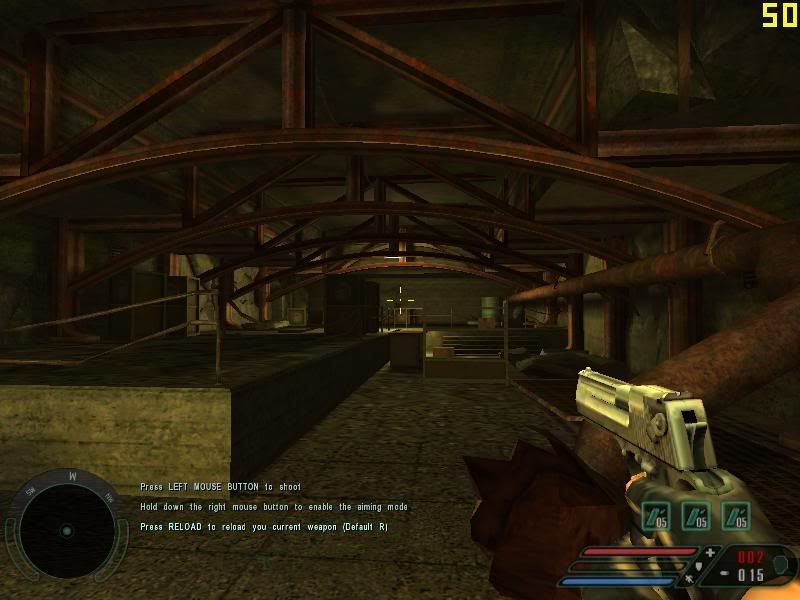Click the health cross icon
This screenshot has width=800, height=600.
(711, 552)
